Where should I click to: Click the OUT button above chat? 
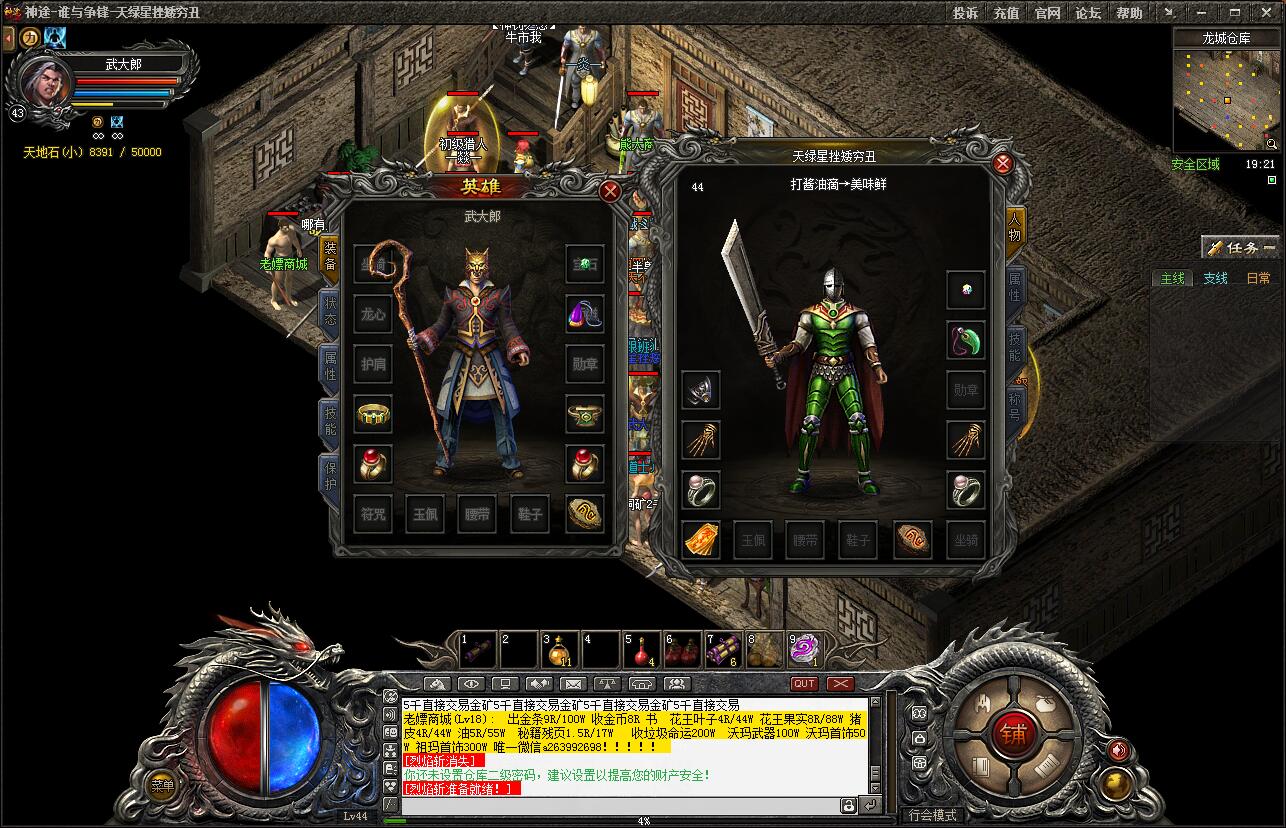tap(804, 684)
